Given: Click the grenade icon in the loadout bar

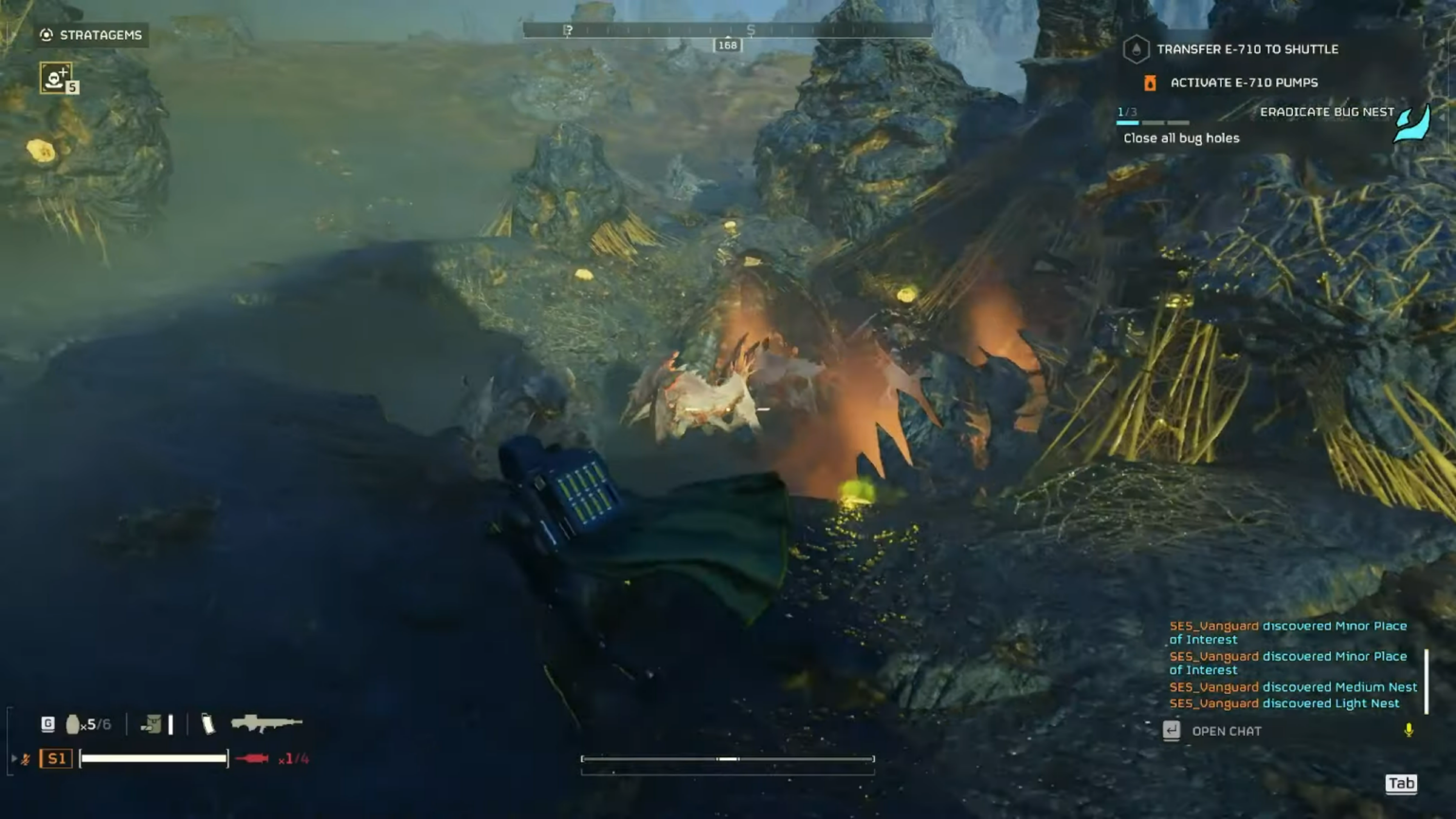Looking at the screenshot, I should click(x=73, y=723).
